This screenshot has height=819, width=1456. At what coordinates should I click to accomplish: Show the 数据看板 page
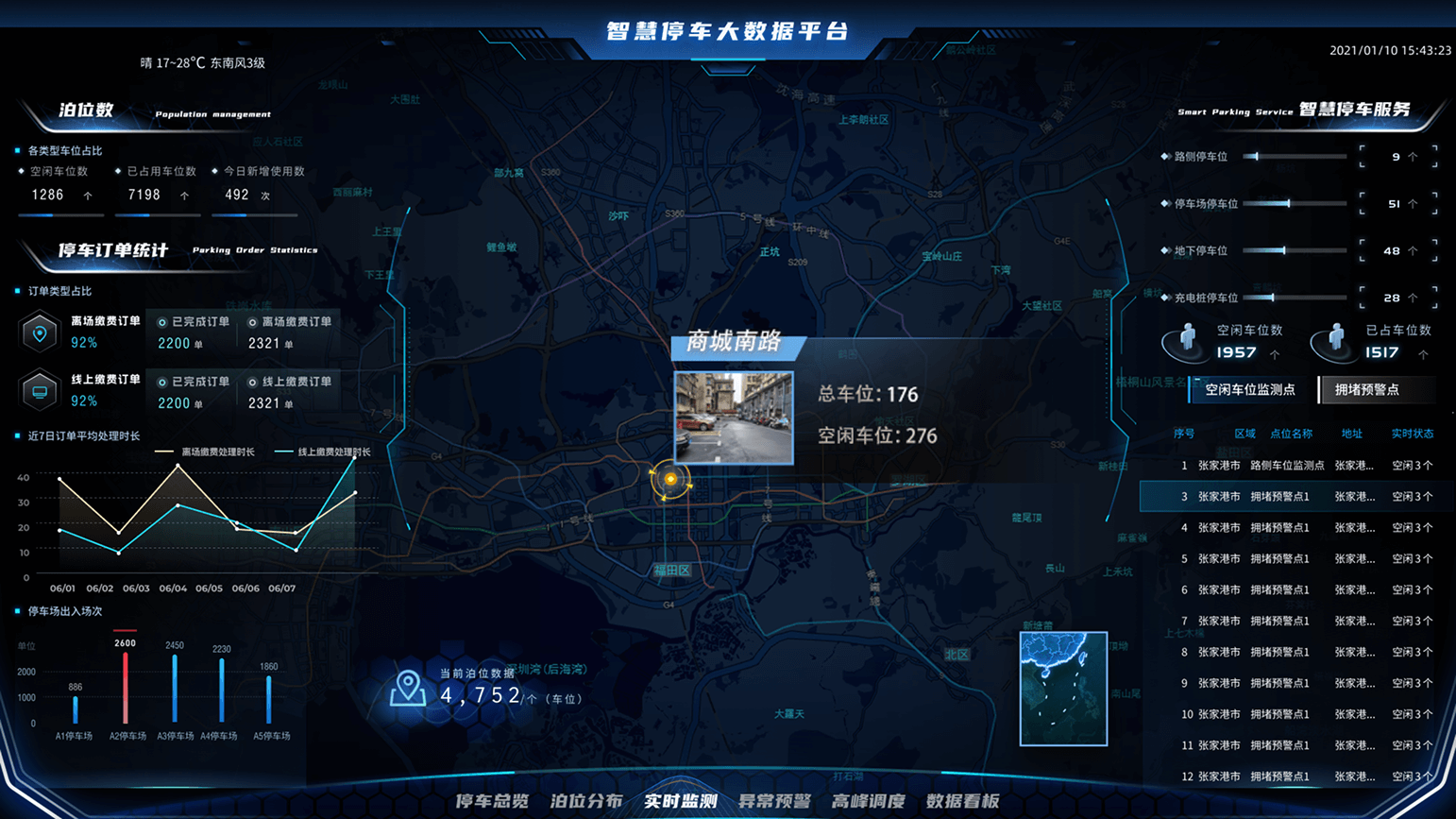(962, 801)
